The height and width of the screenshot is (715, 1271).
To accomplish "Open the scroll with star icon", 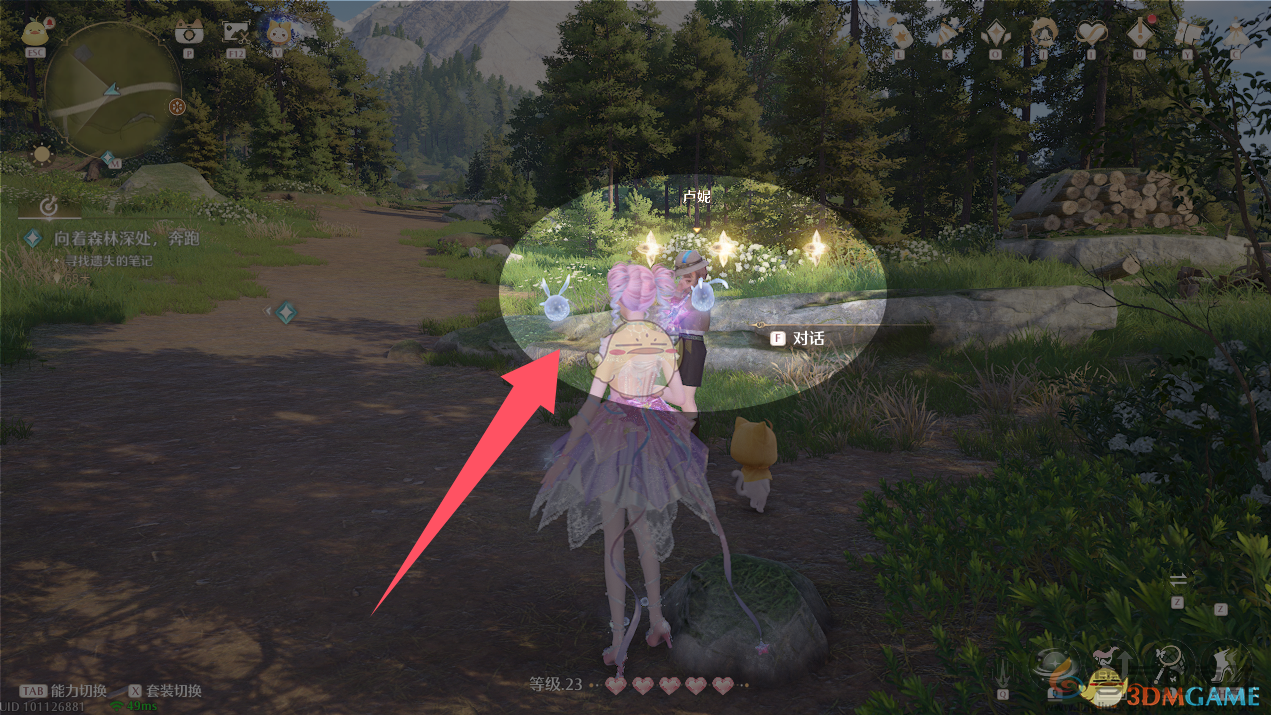I will 1189,34.
